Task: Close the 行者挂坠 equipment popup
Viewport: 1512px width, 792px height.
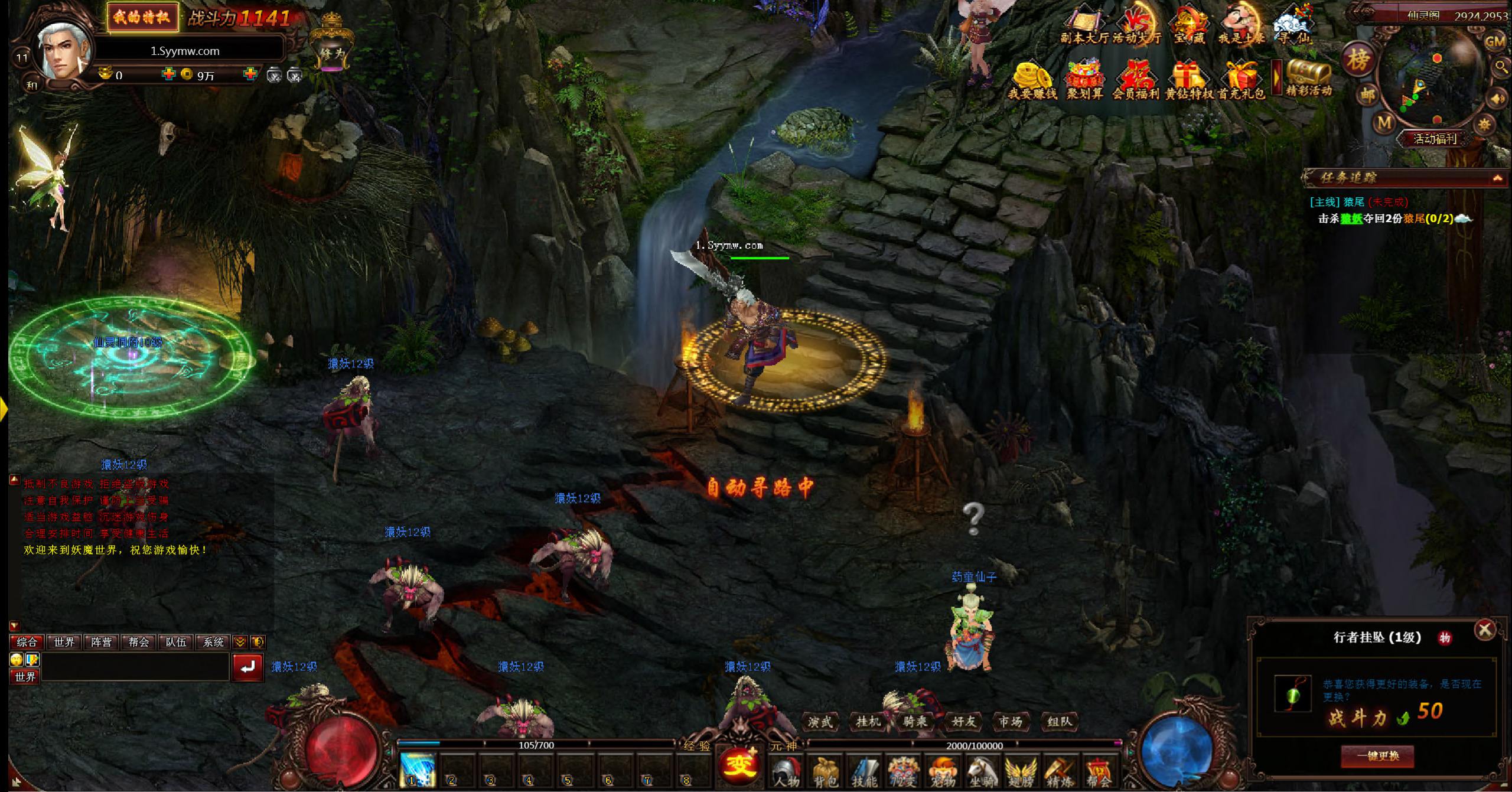Action: pos(1484,630)
